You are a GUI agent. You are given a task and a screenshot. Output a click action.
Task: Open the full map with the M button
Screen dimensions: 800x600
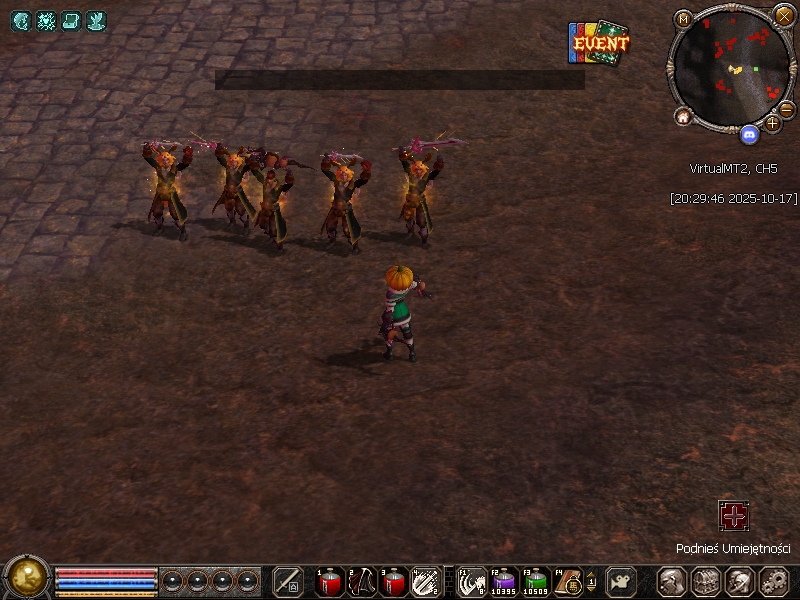click(684, 19)
